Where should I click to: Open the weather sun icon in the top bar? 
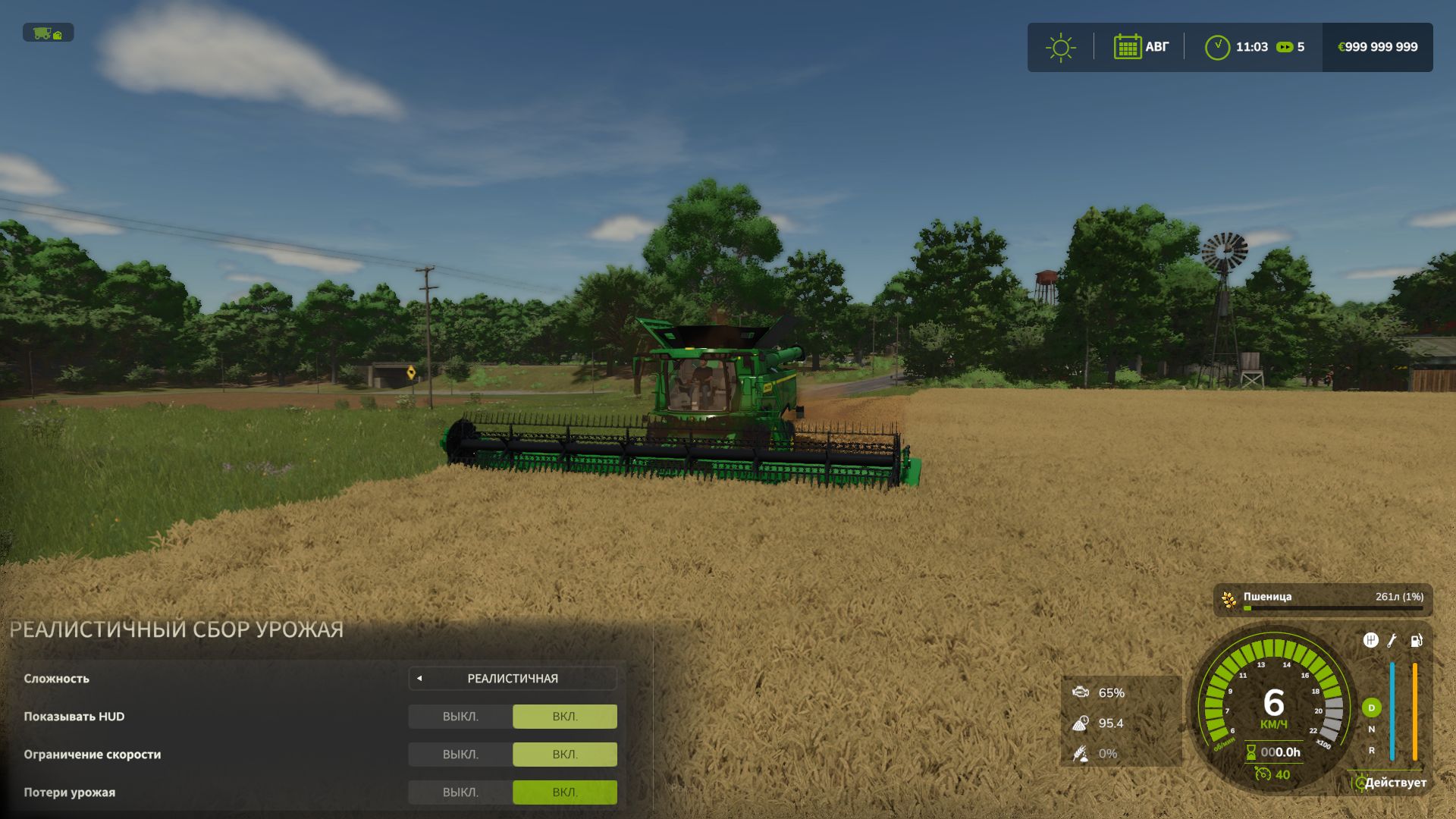[1061, 47]
